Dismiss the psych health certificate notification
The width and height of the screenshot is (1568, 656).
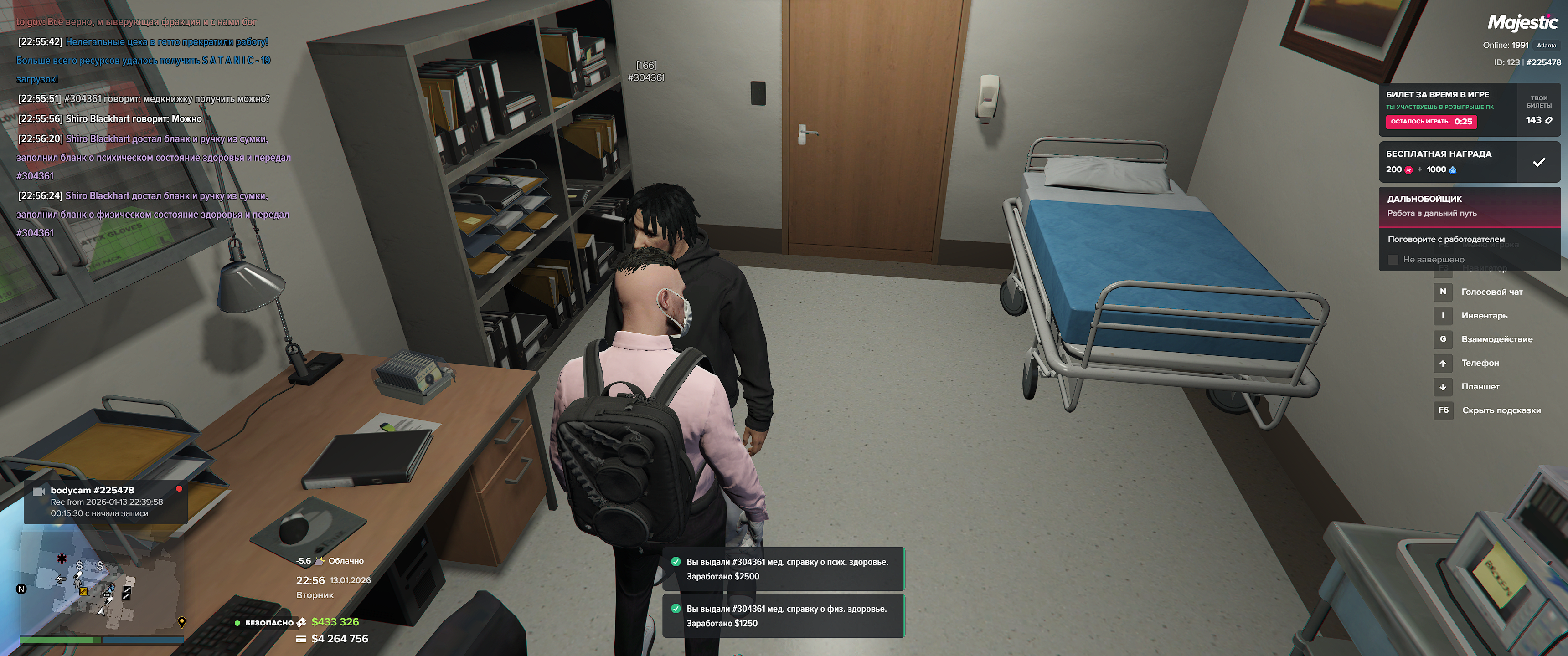[x=782, y=569]
